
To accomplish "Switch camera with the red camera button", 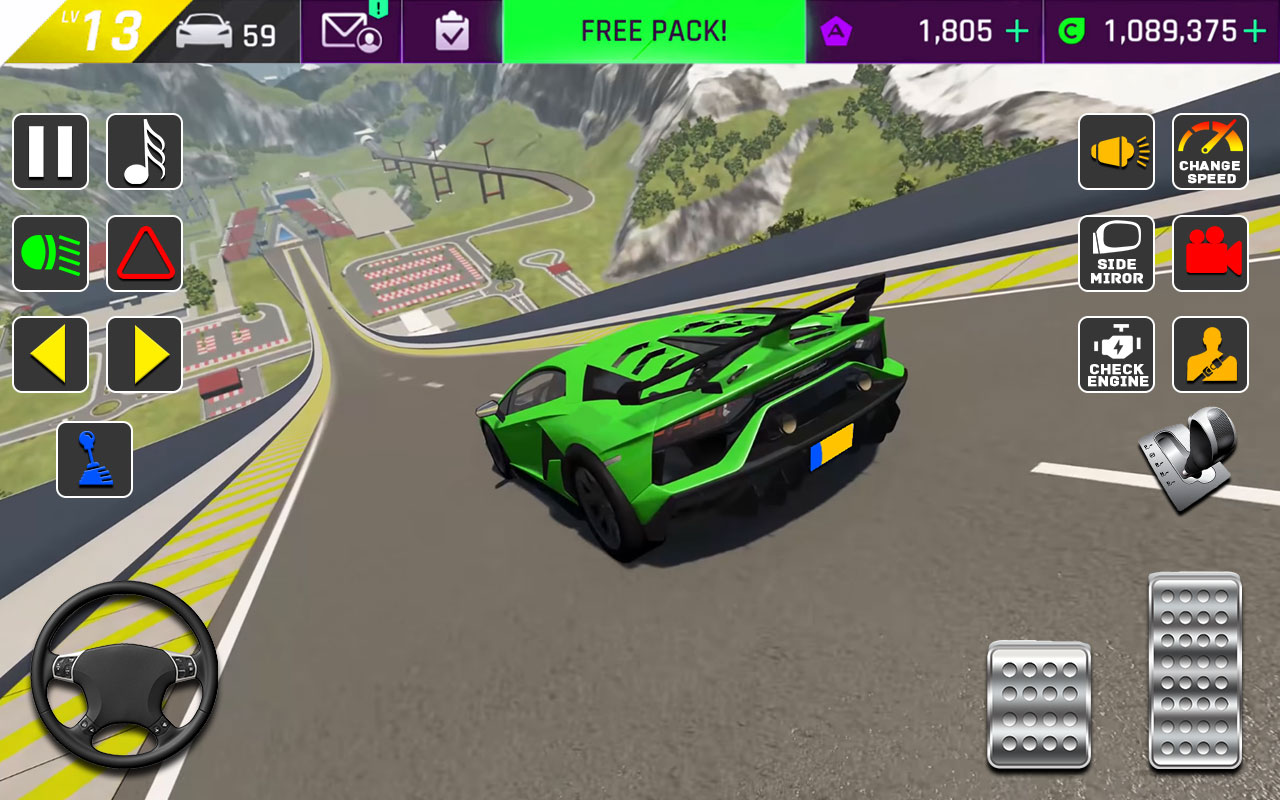I will click(1210, 253).
